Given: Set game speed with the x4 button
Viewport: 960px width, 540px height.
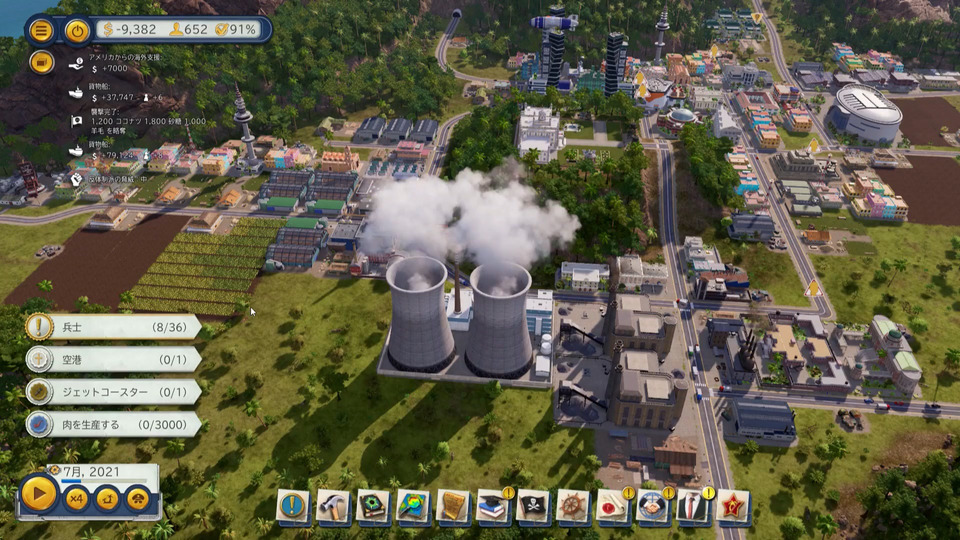Looking at the screenshot, I should click(76, 497).
